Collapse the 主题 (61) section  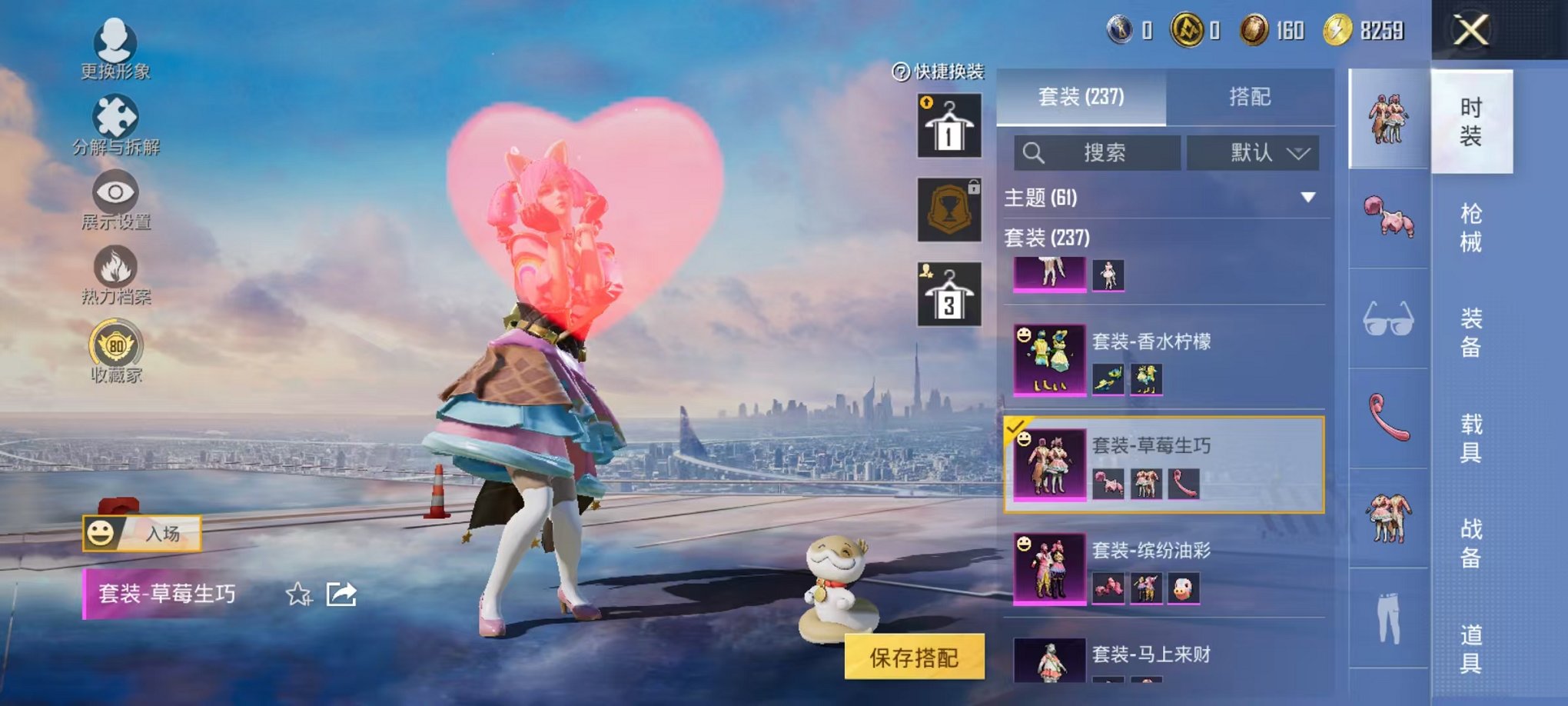(1309, 198)
